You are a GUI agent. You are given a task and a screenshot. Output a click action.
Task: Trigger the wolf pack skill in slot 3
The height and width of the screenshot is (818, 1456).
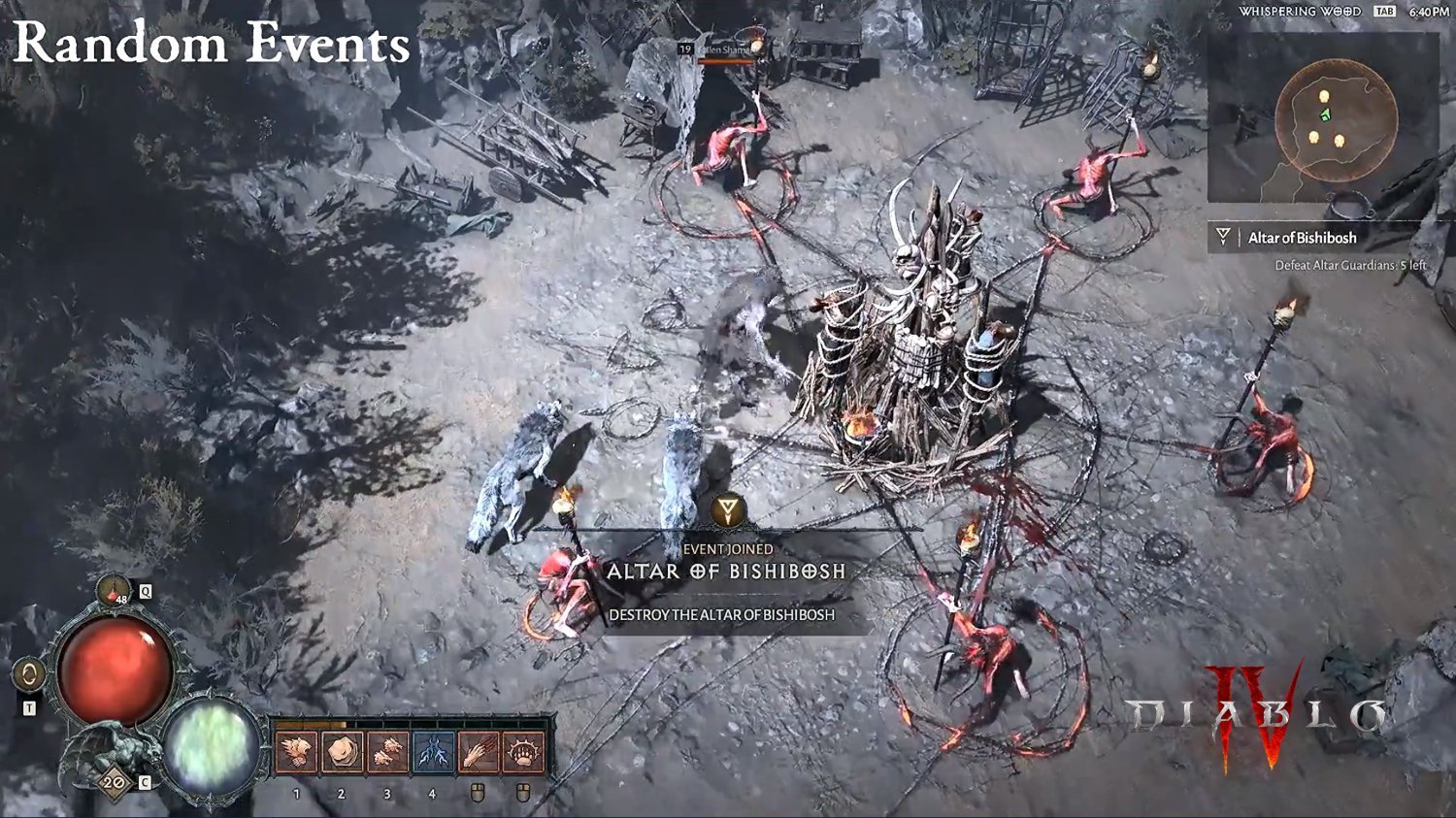(387, 752)
